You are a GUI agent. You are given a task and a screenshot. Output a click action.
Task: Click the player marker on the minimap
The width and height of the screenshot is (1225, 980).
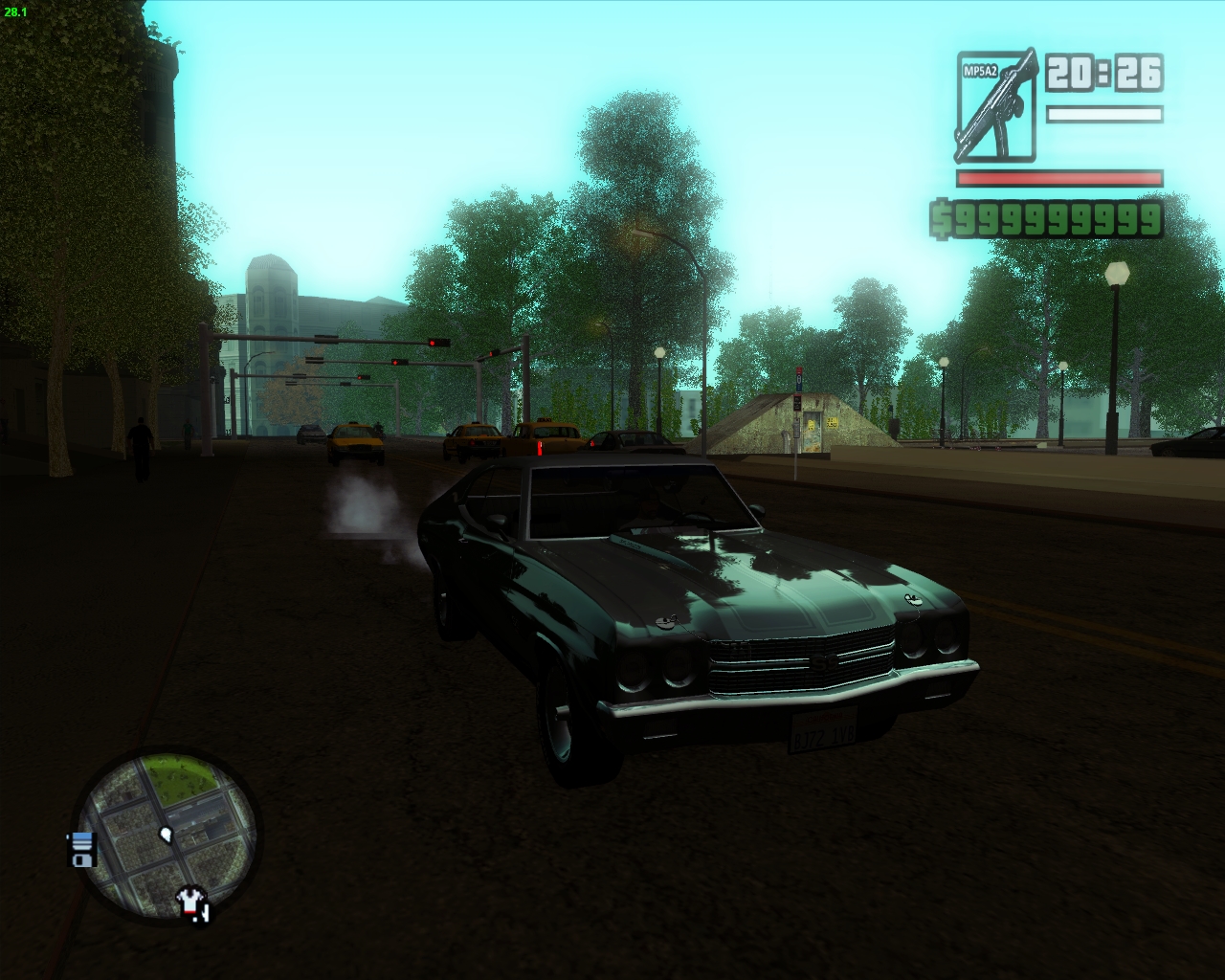(167, 836)
